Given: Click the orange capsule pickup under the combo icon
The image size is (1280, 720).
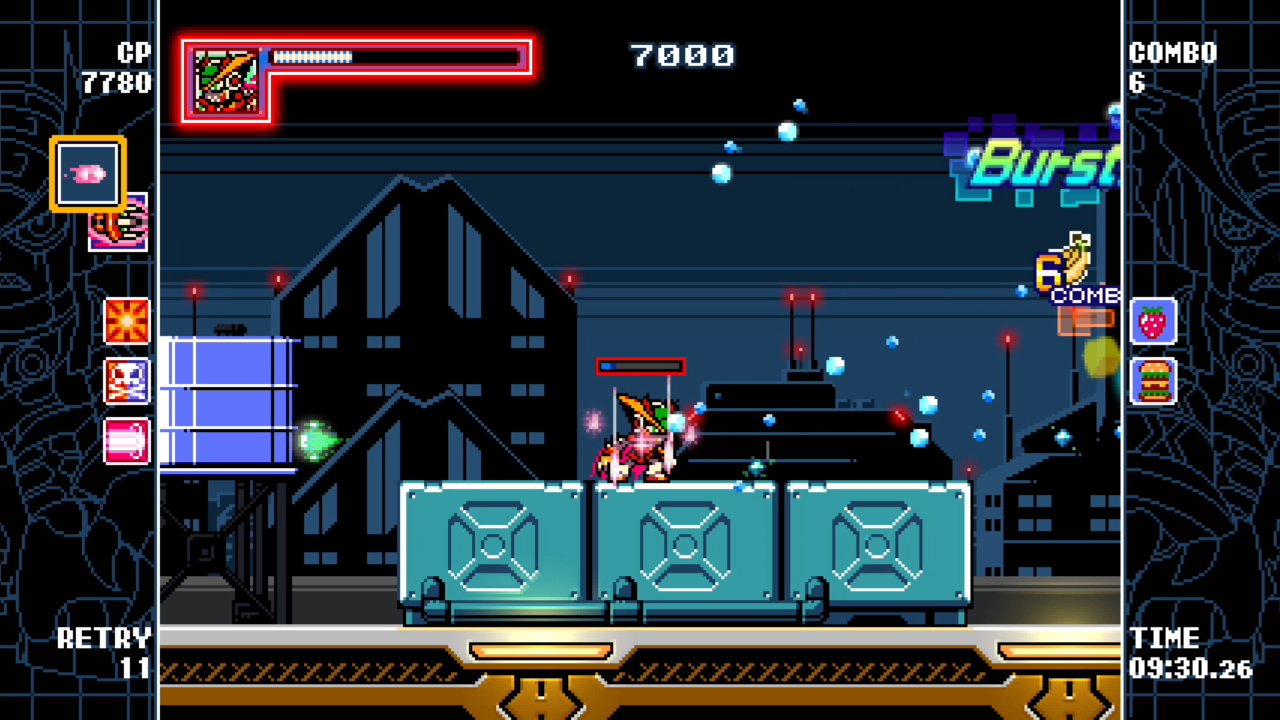Looking at the screenshot, I should click(1085, 318).
